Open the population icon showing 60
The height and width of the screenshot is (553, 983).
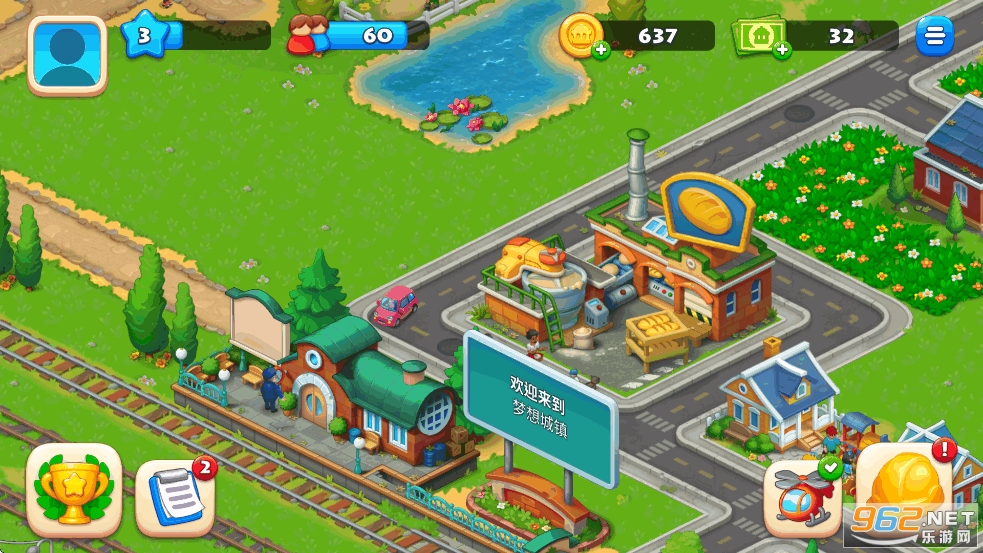point(307,37)
